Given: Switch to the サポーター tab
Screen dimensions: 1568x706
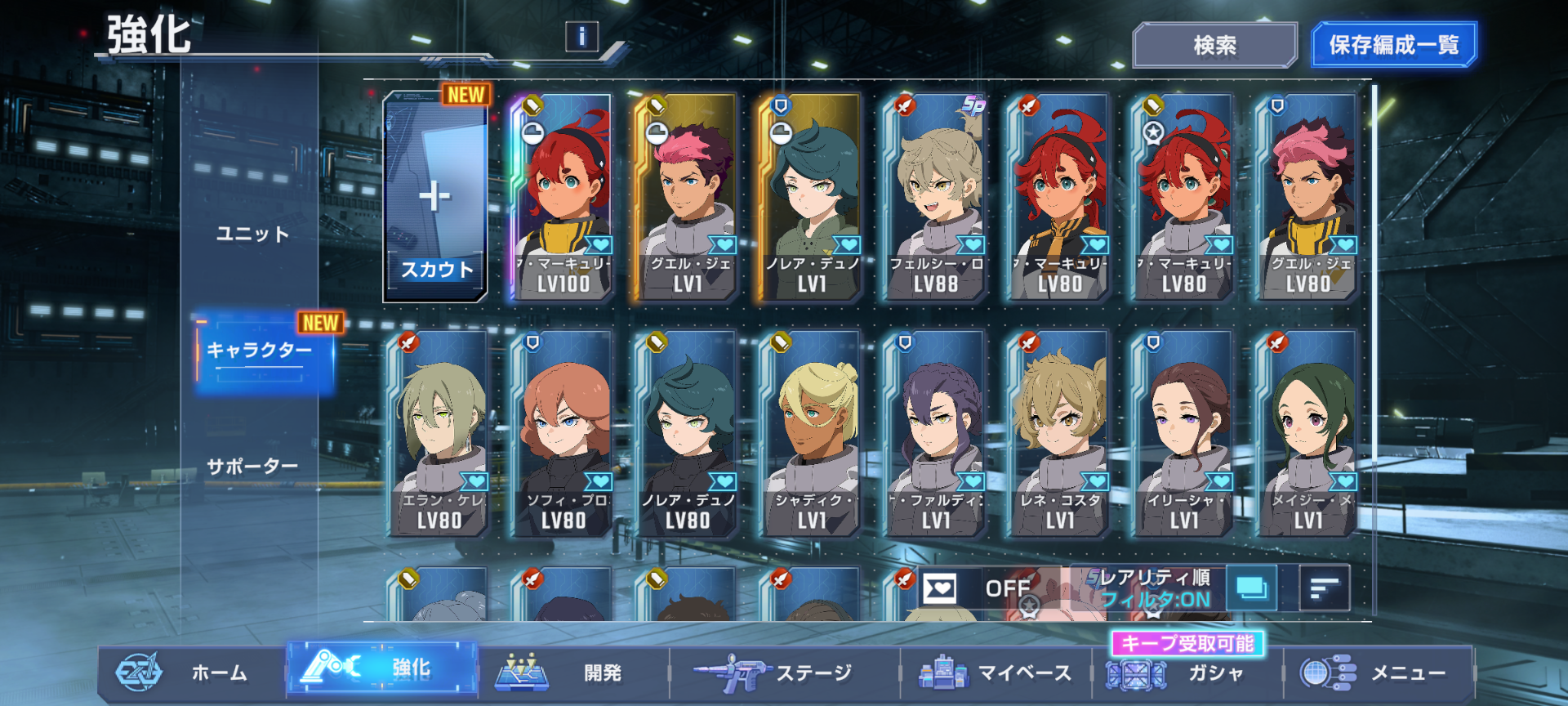Looking at the screenshot, I should (x=252, y=467).
